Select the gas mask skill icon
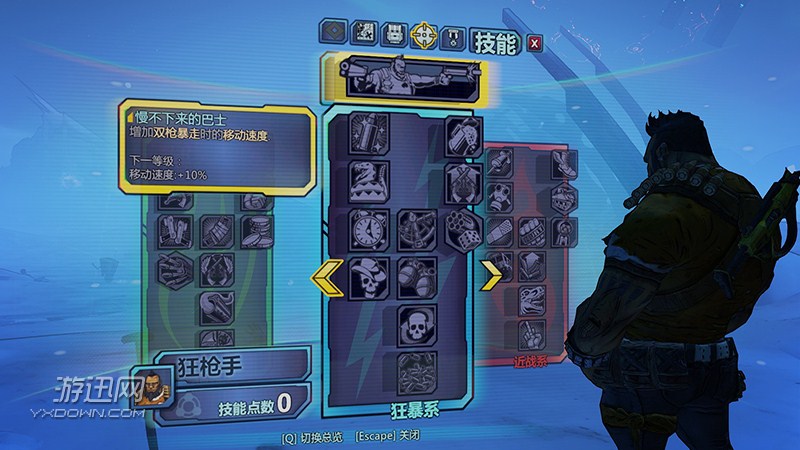Viewport: 800px width, 450px height. click(x=500, y=196)
